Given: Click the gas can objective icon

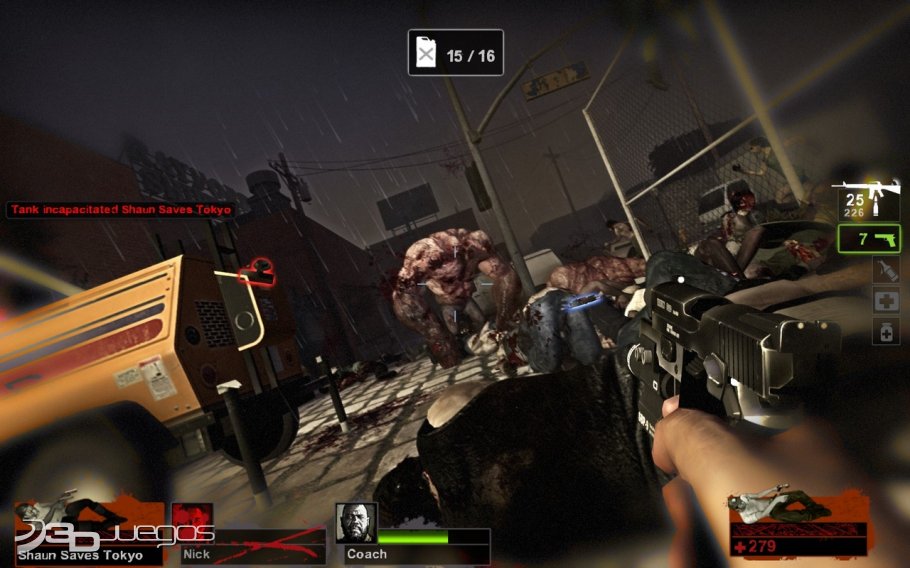Looking at the screenshot, I should (427, 54).
